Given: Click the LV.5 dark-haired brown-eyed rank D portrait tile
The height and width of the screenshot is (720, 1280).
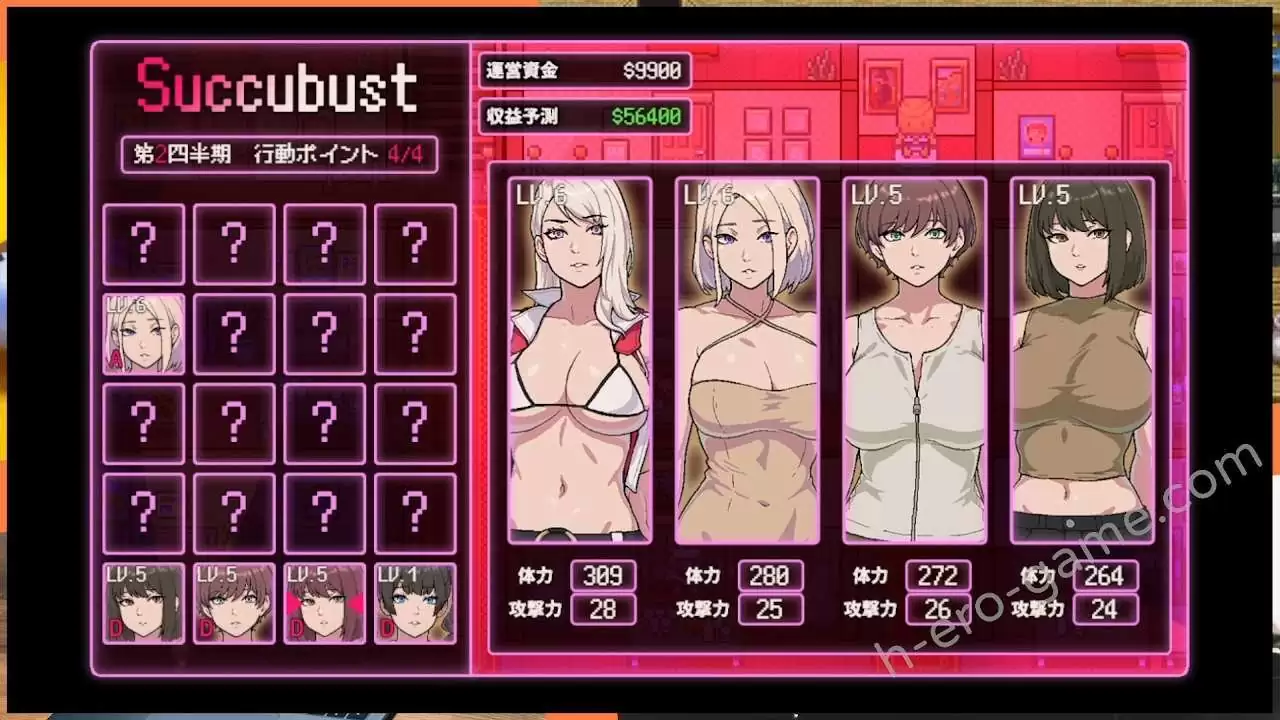Looking at the screenshot, I should (x=144, y=603).
